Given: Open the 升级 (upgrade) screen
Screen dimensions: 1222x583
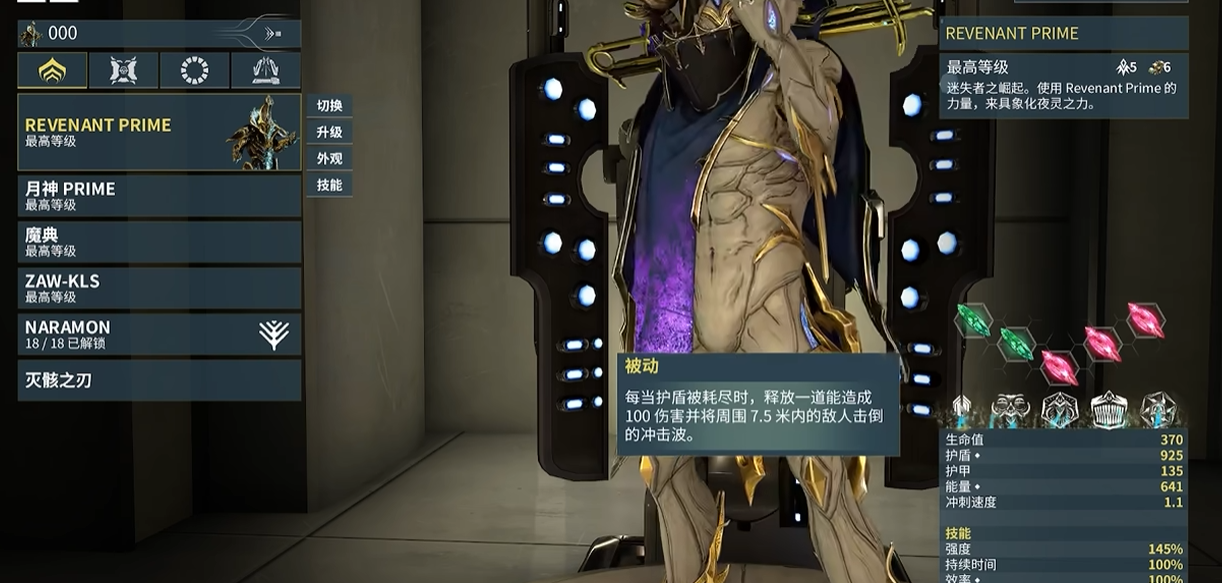Looking at the screenshot, I should pos(329,132).
